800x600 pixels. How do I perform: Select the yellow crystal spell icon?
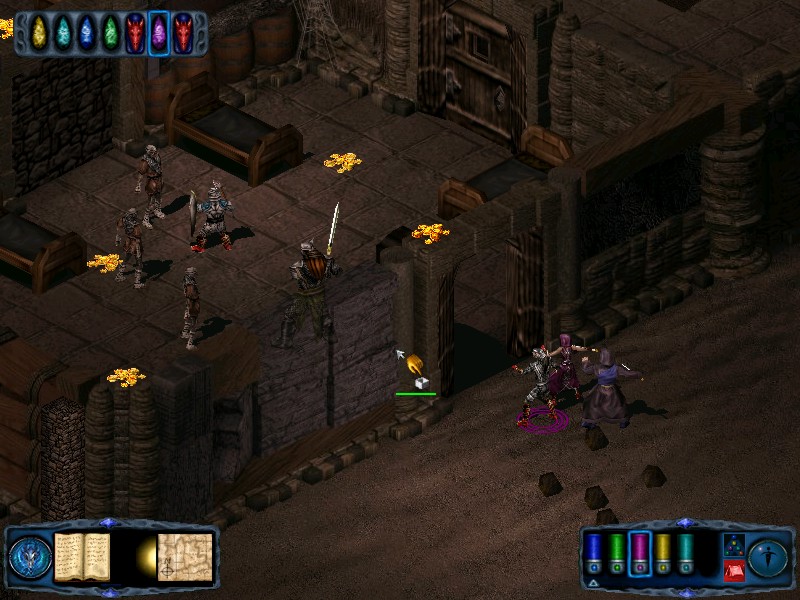(x=40, y=32)
